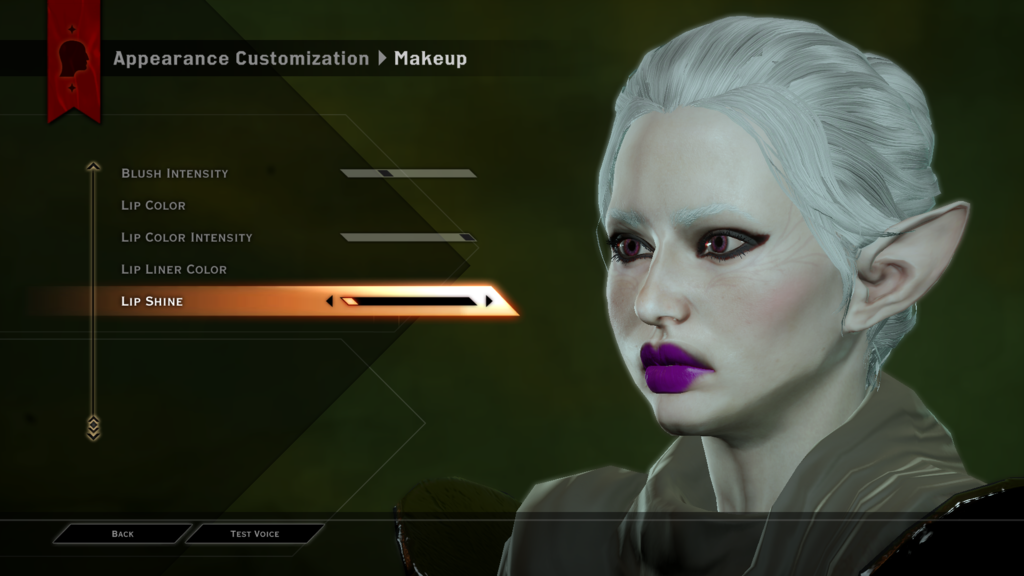The image size is (1024, 576).
Task: Click the red head-silhouette banner icon
Action: 74,58
